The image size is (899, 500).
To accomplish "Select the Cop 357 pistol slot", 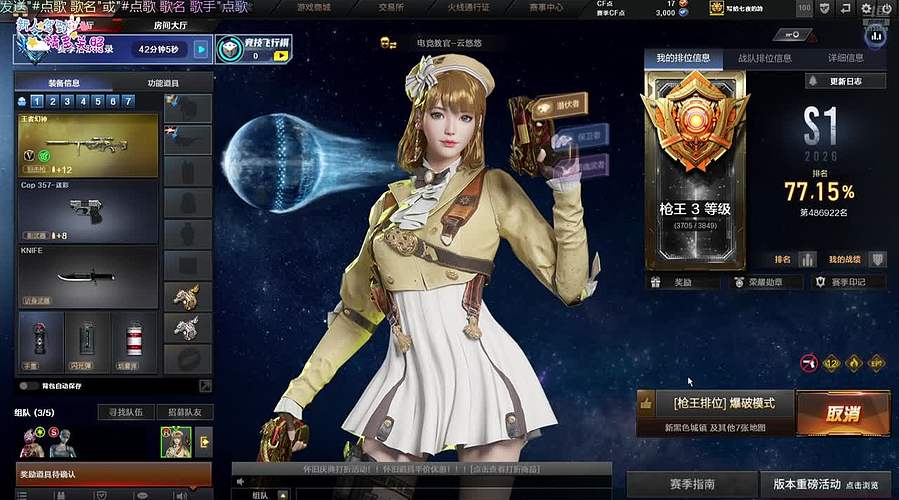I will coord(89,210).
